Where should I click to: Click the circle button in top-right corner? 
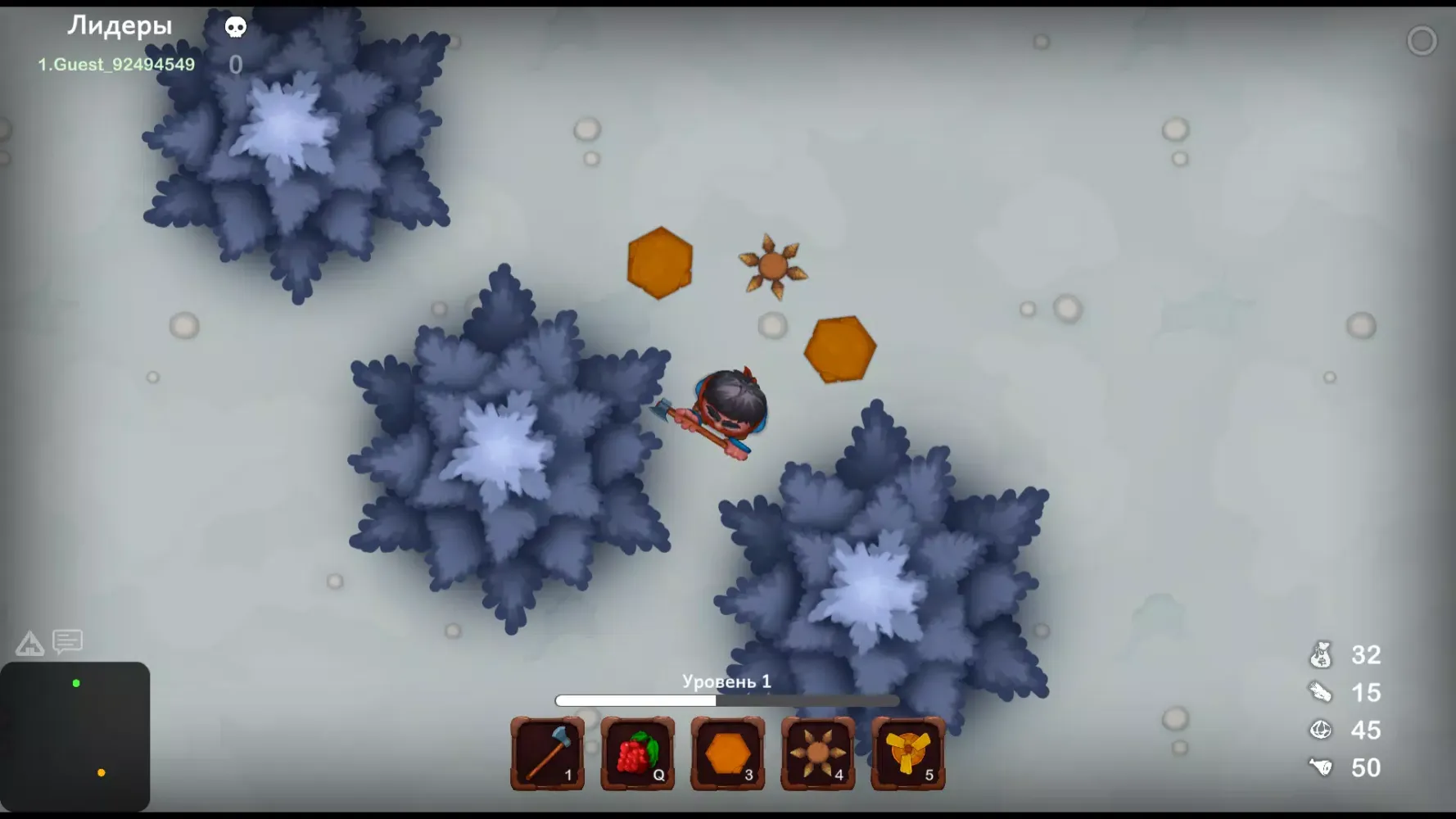tap(1422, 41)
